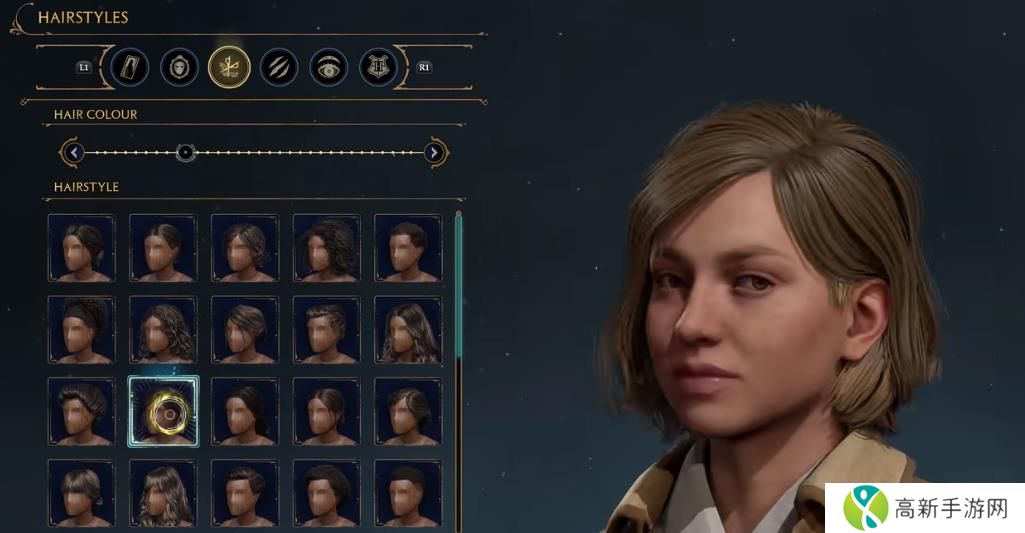Select the voluminous tight-curls hairstyle in the top row
1025x533 pixels.
326,248
